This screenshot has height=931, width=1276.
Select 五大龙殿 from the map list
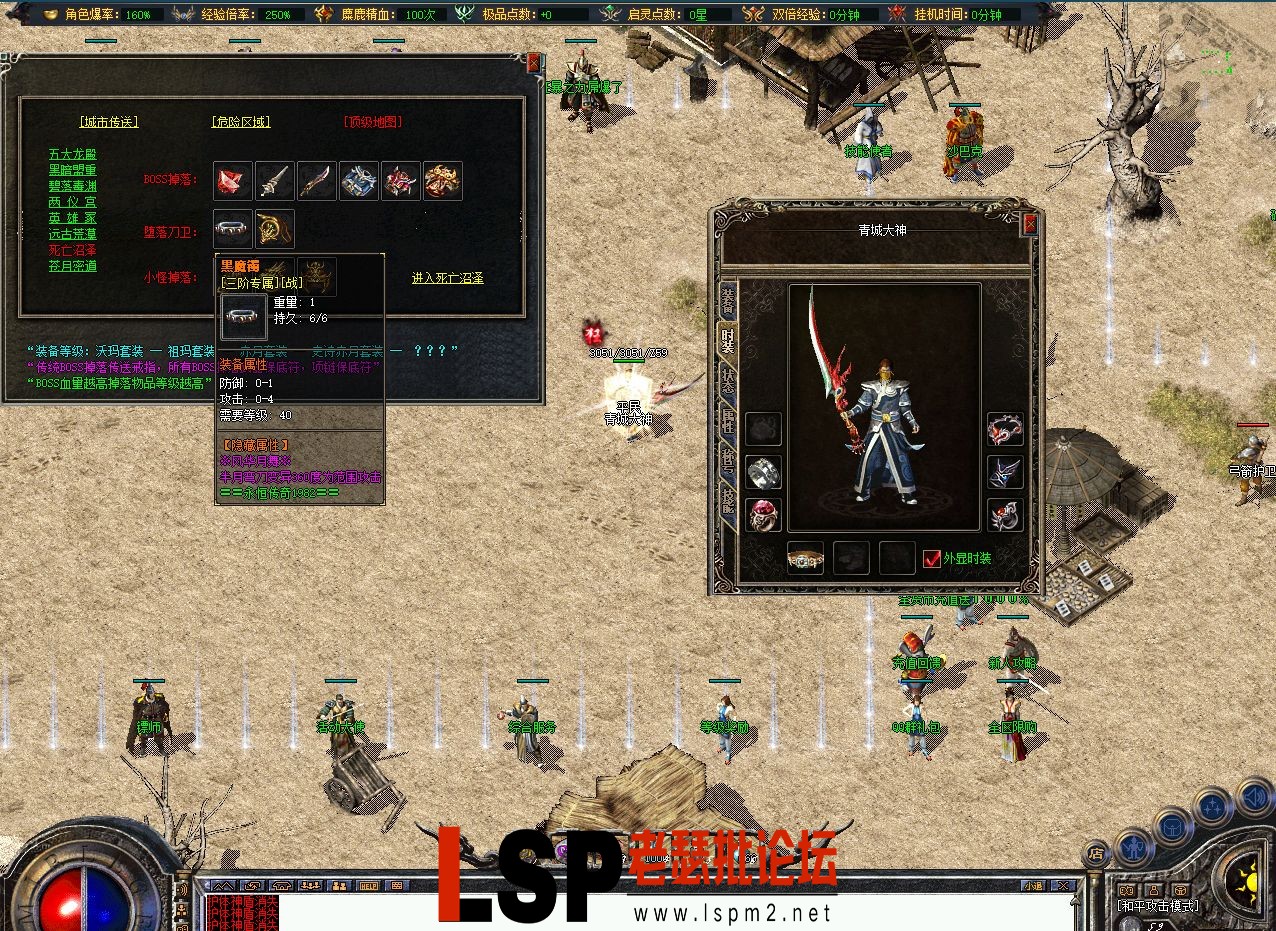pos(73,155)
